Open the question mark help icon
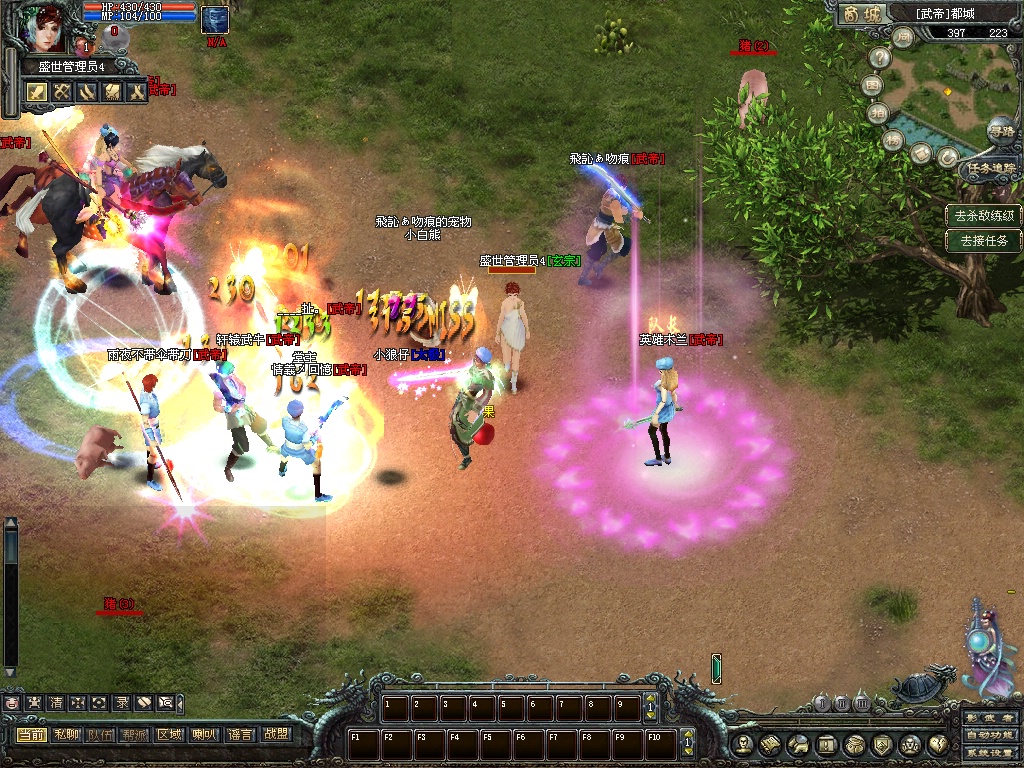The height and width of the screenshot is (768, 1024). tap(880, 58)
